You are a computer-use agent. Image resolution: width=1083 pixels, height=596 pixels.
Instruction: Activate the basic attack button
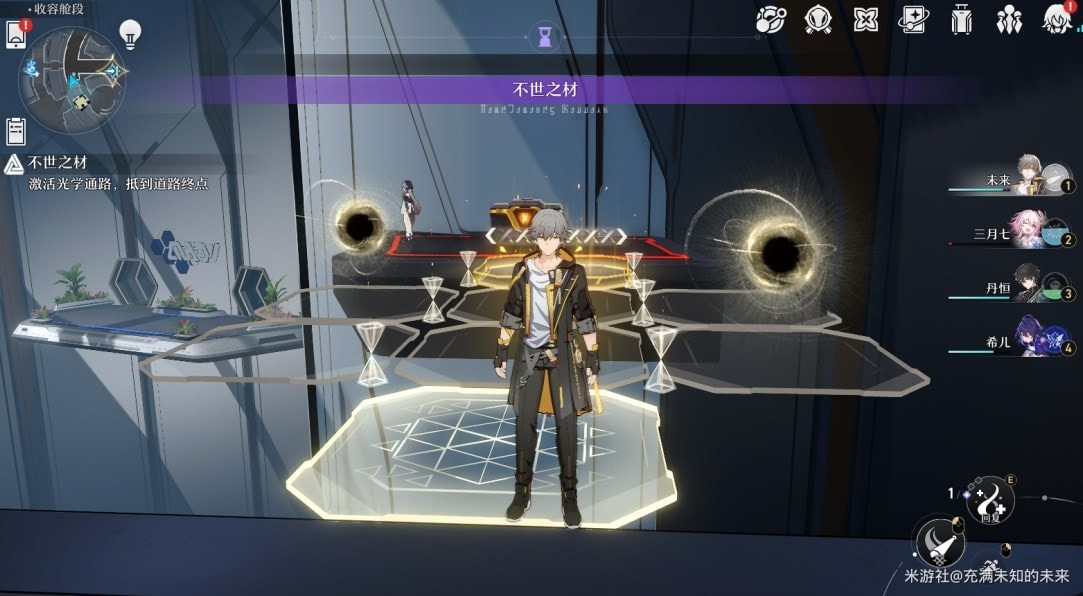click(940, 542)
